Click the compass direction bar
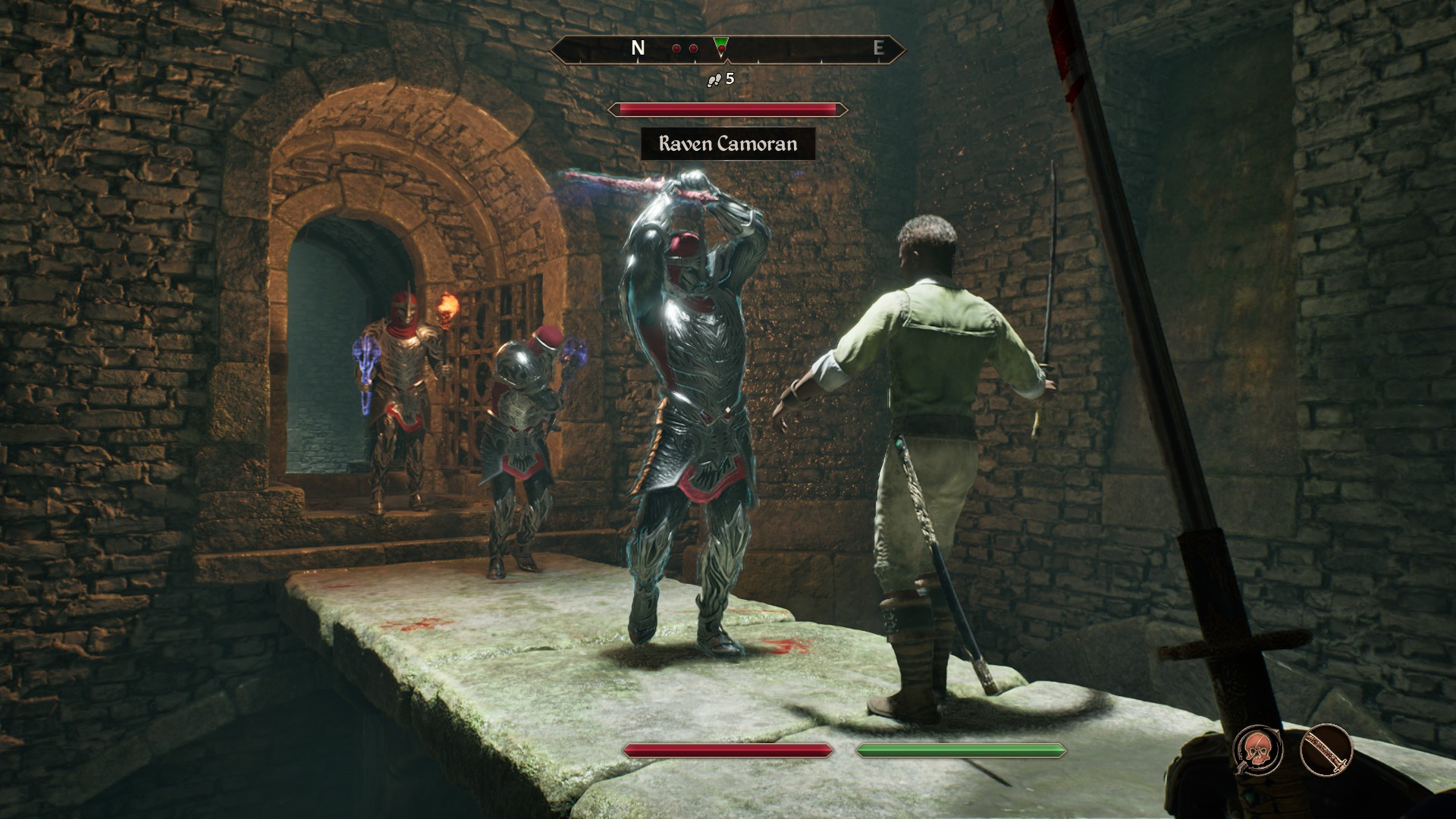Image resolution: width=1456 pixels, height=819 pixels. point(789,49)
